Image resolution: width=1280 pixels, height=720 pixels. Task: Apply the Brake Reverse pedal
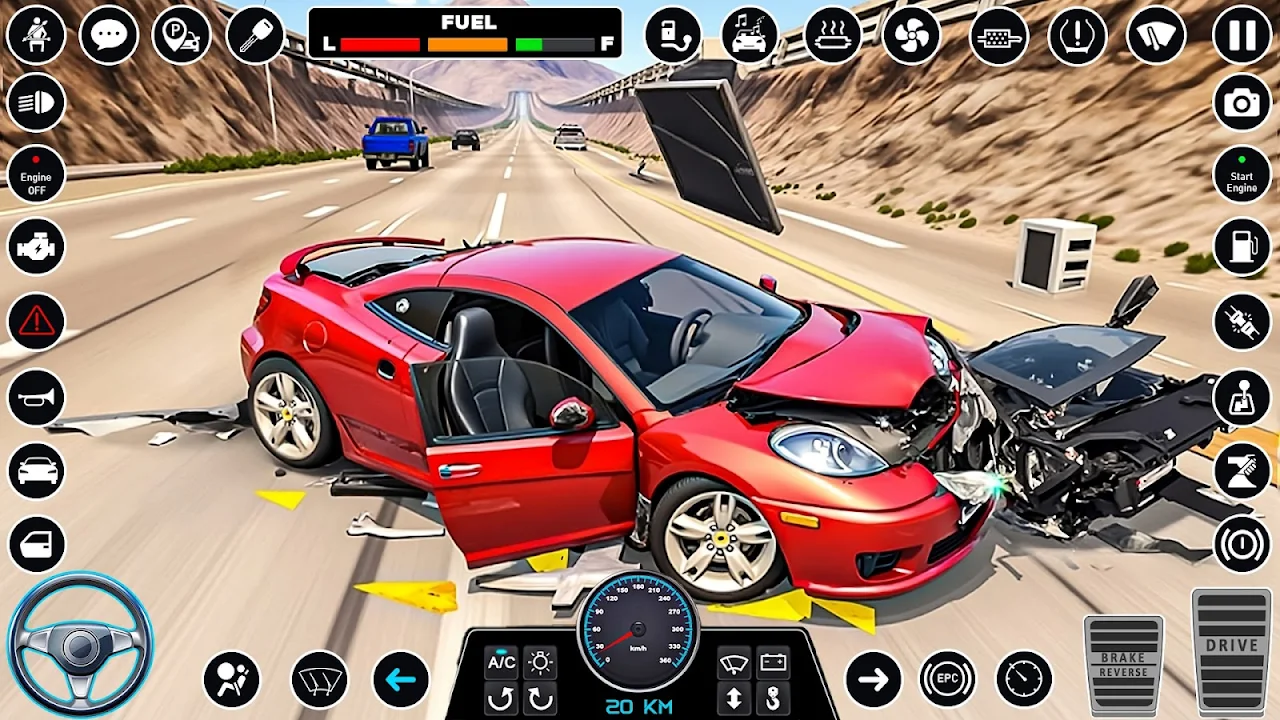click(1123, 664)
